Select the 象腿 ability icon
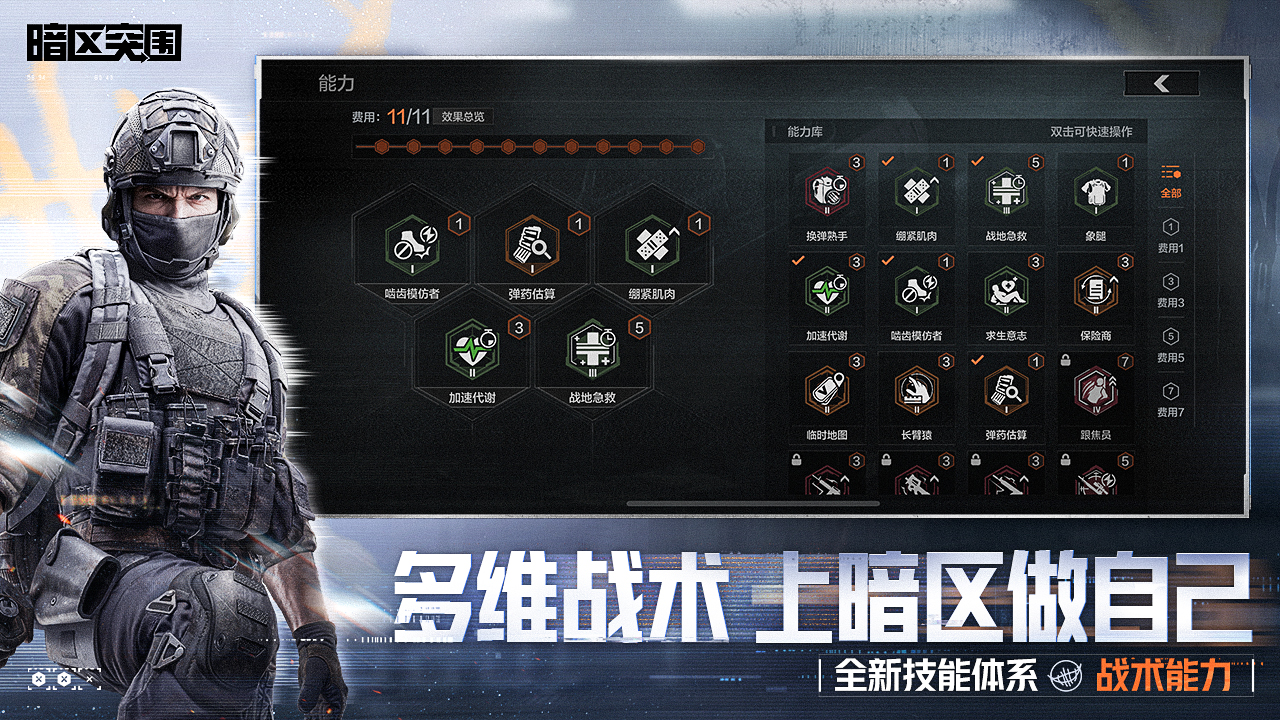 1094,192
